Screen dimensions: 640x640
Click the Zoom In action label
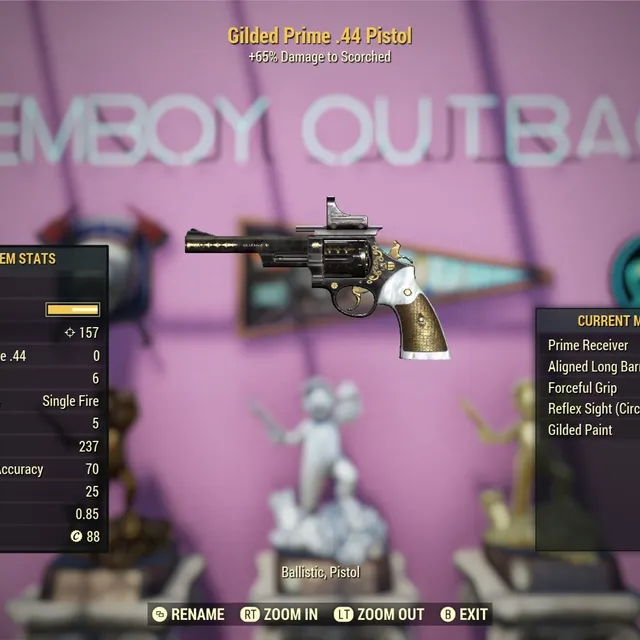tap(282, 614)
